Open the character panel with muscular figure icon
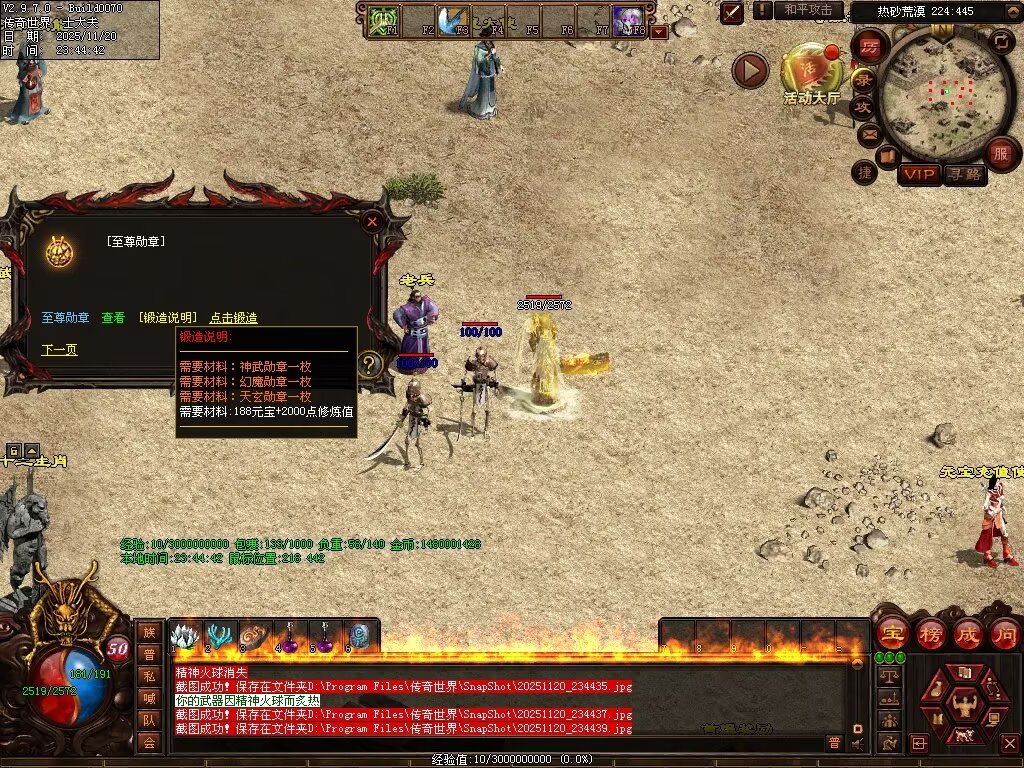1024x768 pixels. (x=967, y=705)
